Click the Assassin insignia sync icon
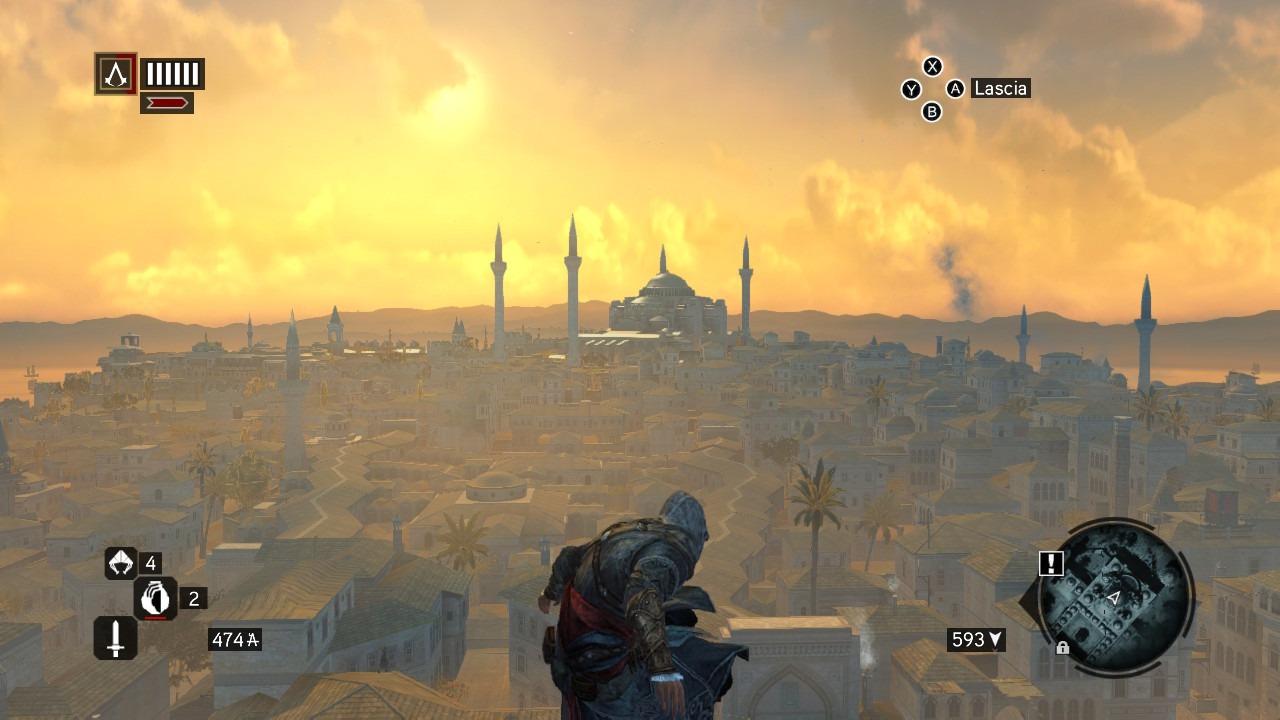Screen dimensions: 1280x720 click(116, 74)
